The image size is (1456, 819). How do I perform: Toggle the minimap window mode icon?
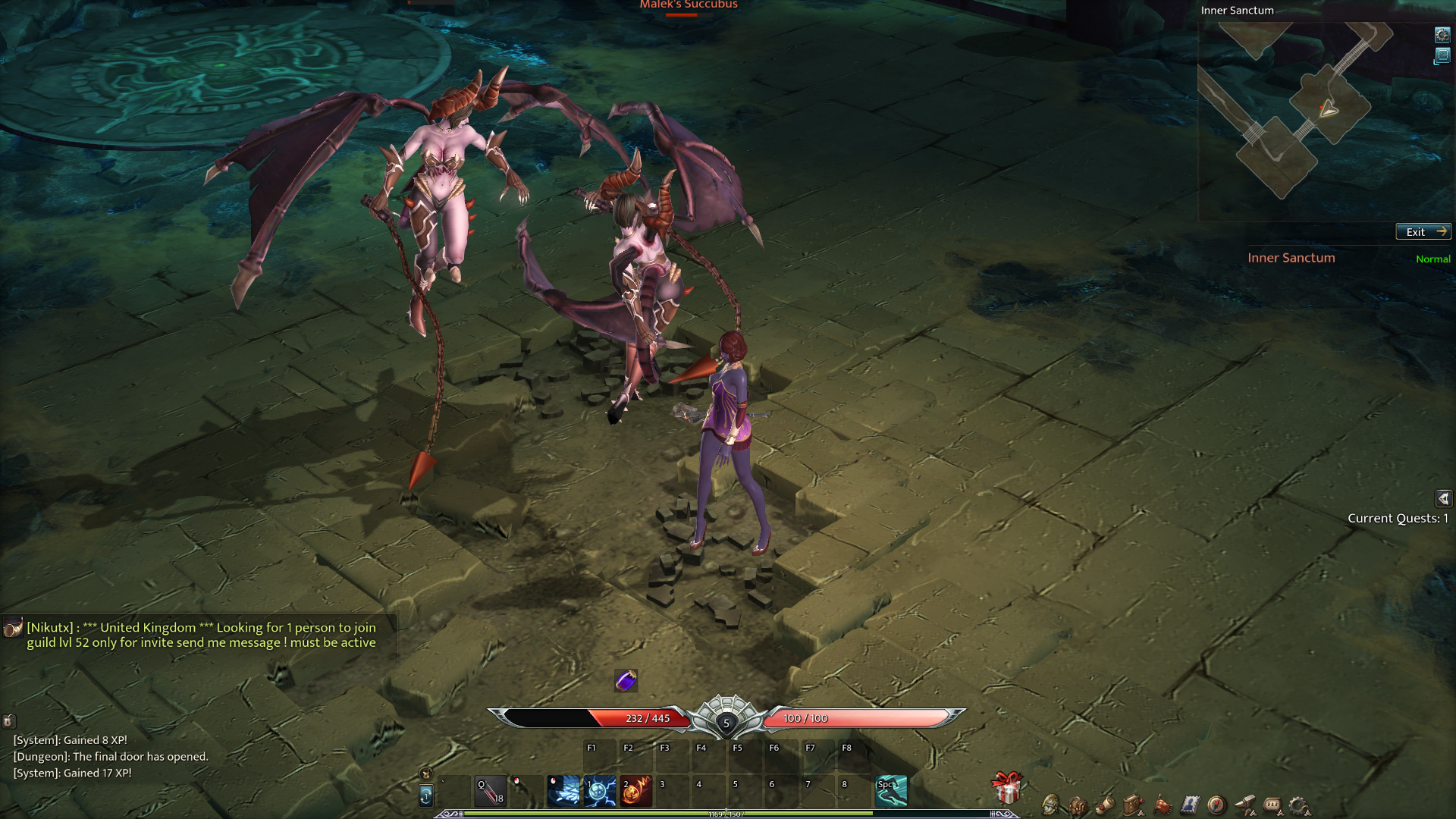(1442, 56)
